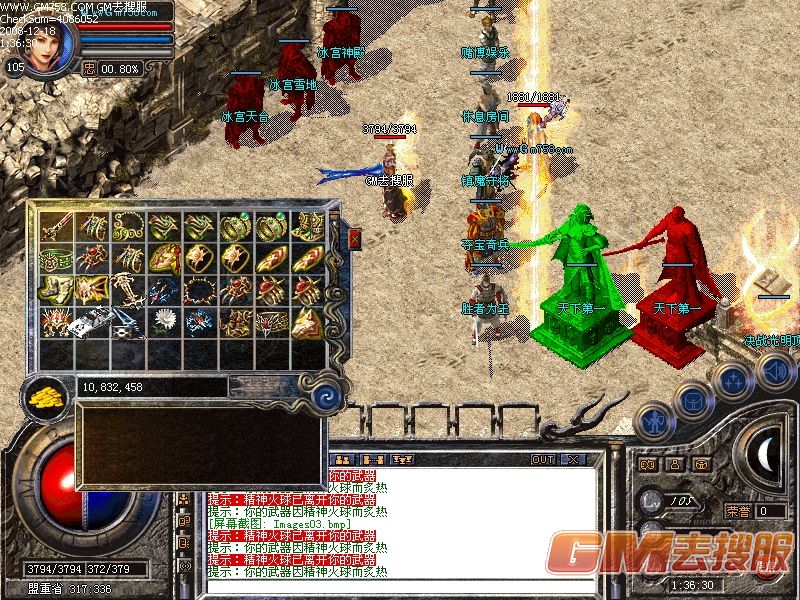Click the X button beside OUT
This screenshot has height=600, width=800.
[x=573, y=460]
